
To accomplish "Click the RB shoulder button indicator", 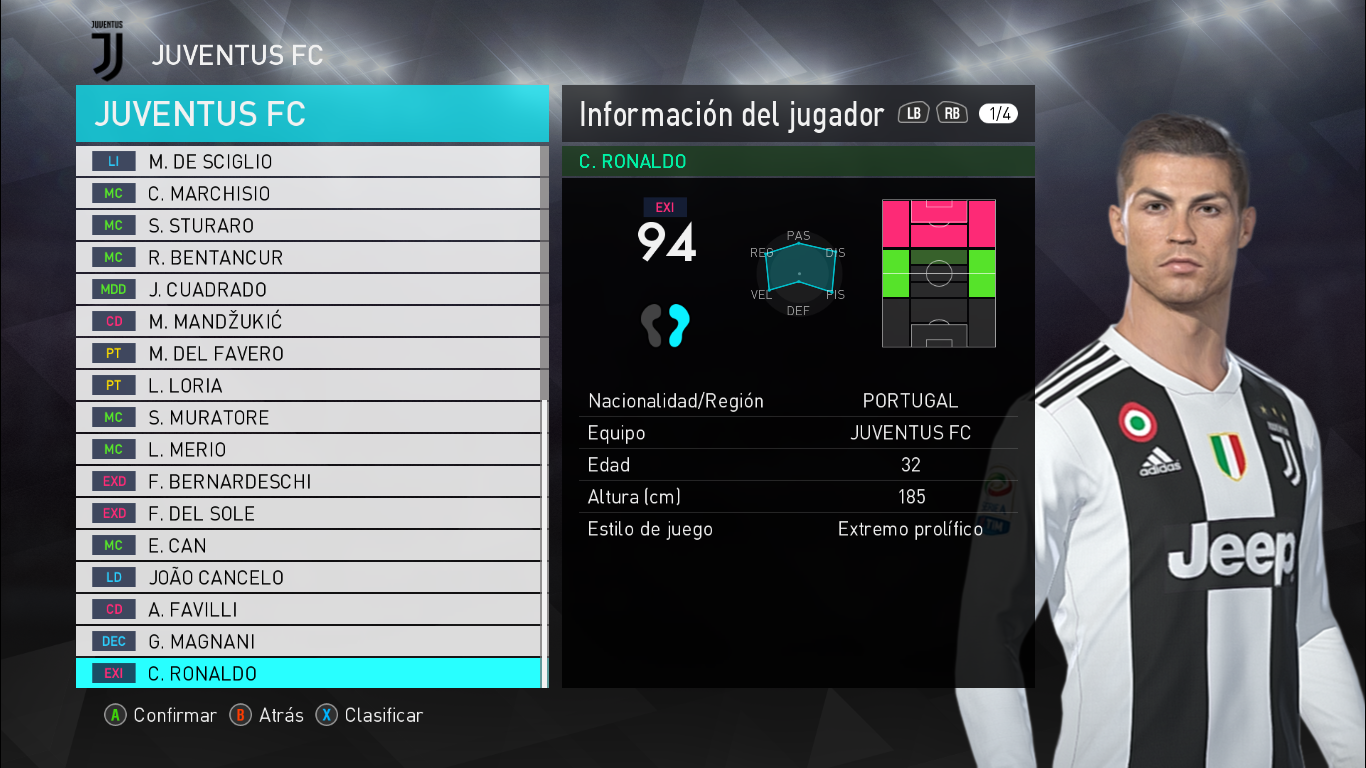I will point(950,113).
